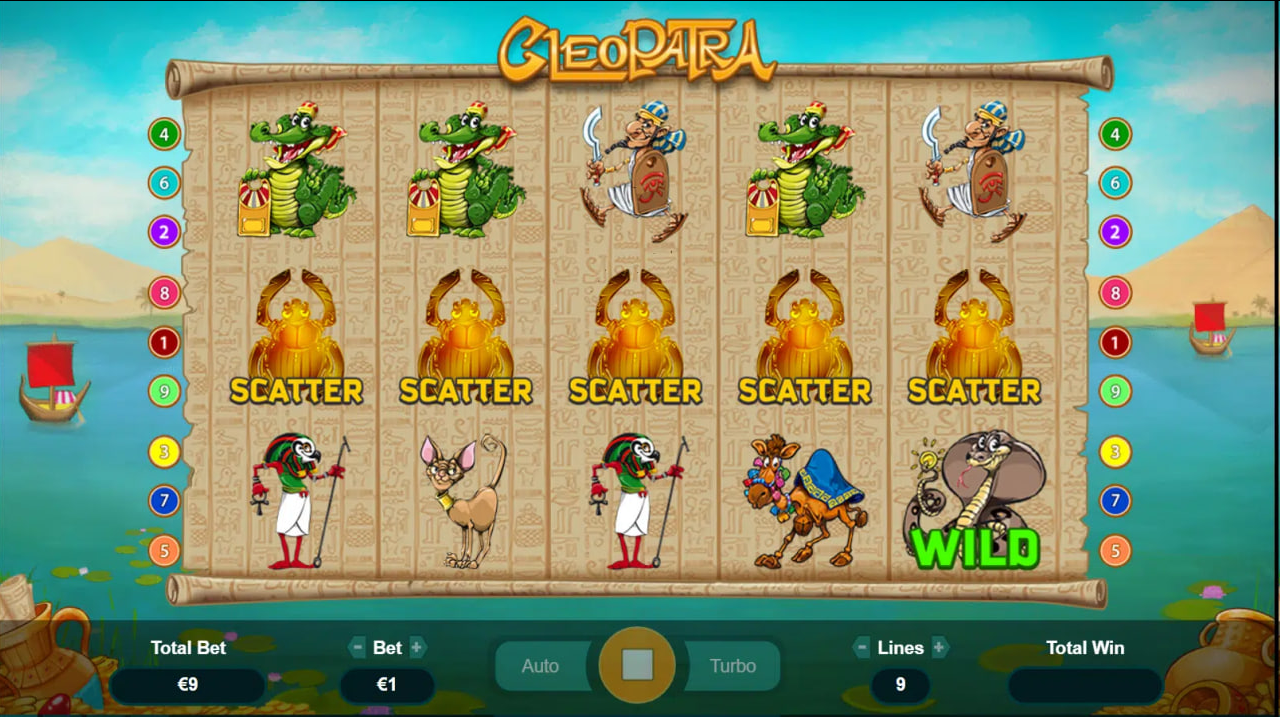Show payline 7 using the right marker
Screen dimensions: 1280x717
pyautogui.click(x=1115, y=500)
